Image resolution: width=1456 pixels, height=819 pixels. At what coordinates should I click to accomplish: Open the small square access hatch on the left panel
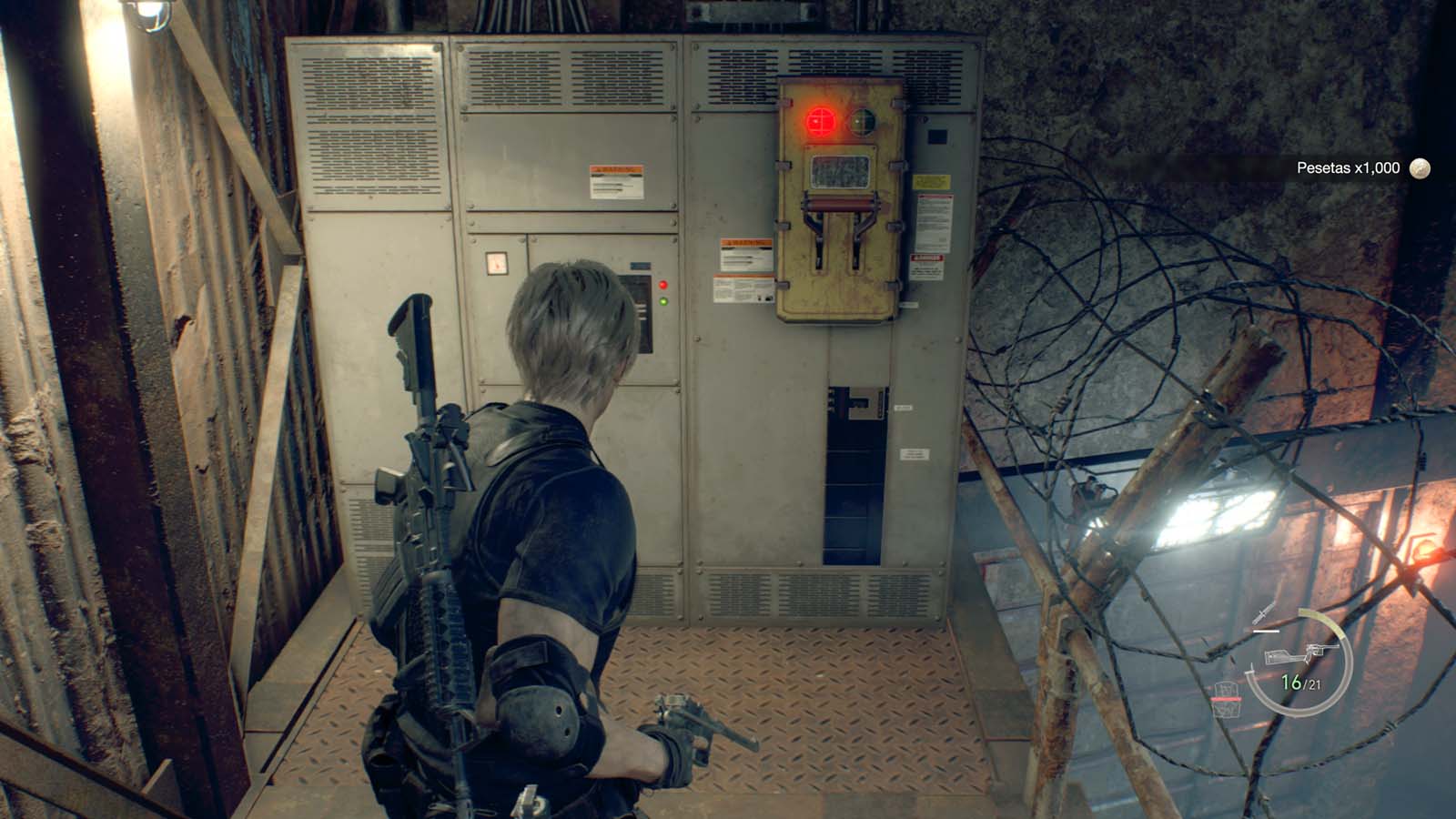pyautogui.click(x=495, y=261)
